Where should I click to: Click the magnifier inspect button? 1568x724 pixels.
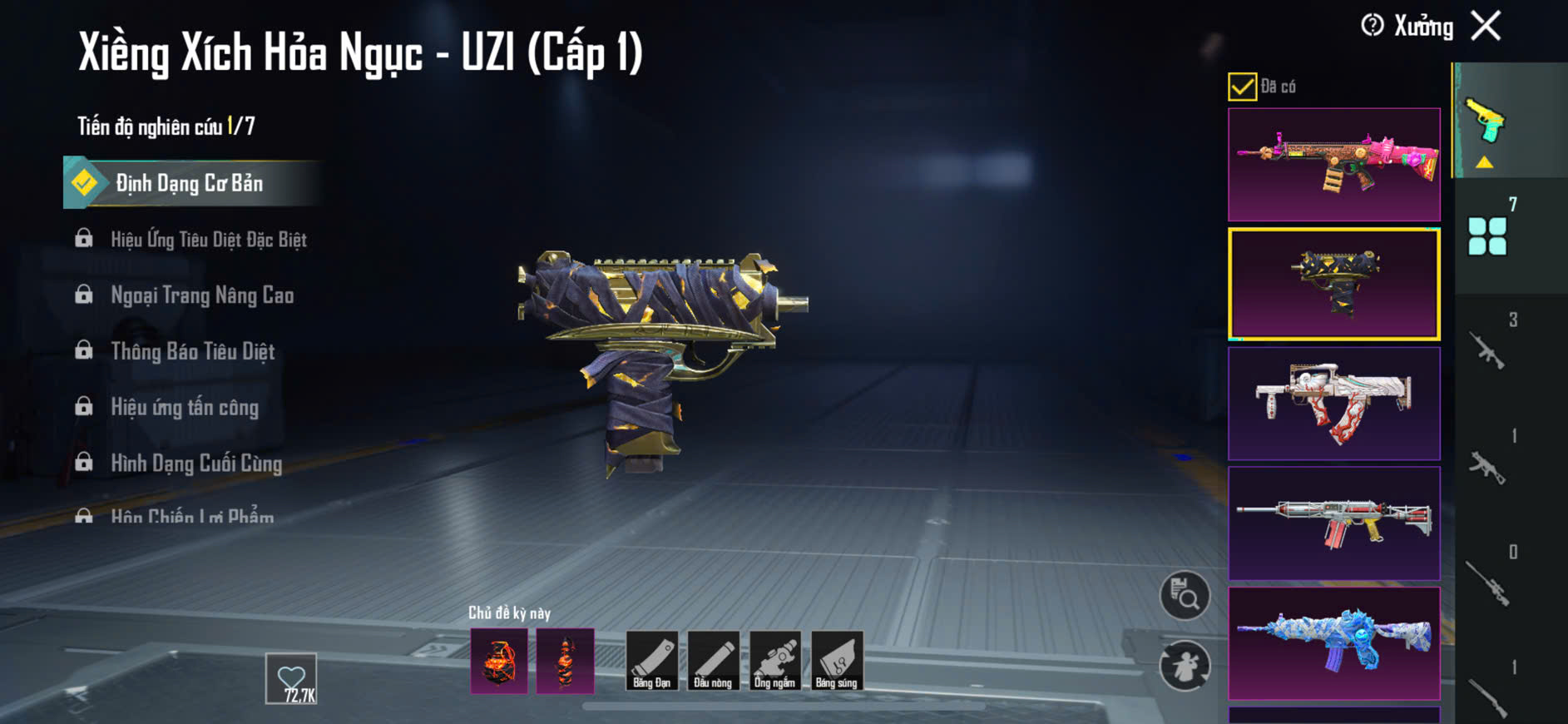1185,596
